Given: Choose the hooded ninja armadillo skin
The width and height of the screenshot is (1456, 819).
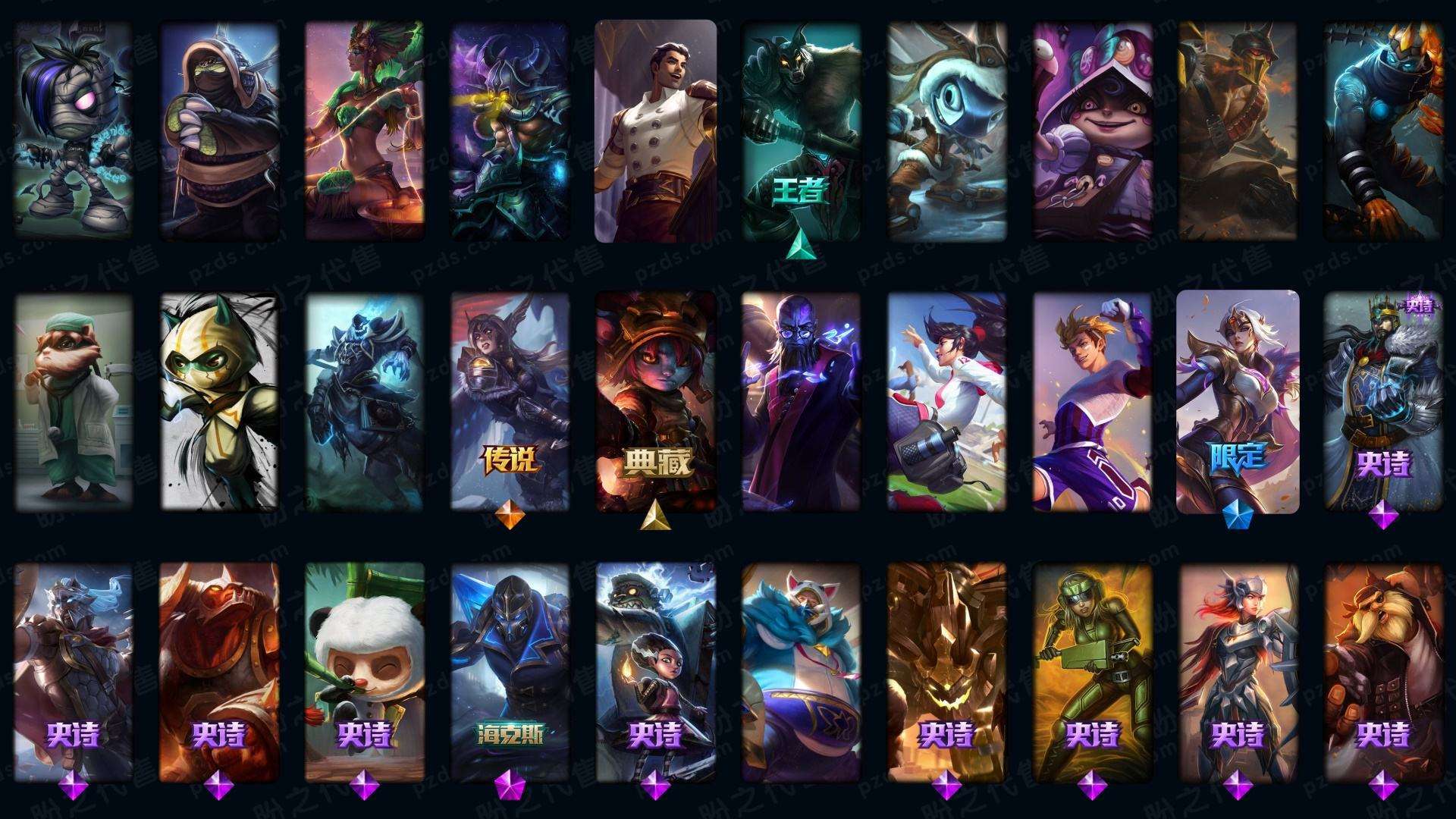Looking at the screenshot, I should 218,130.
